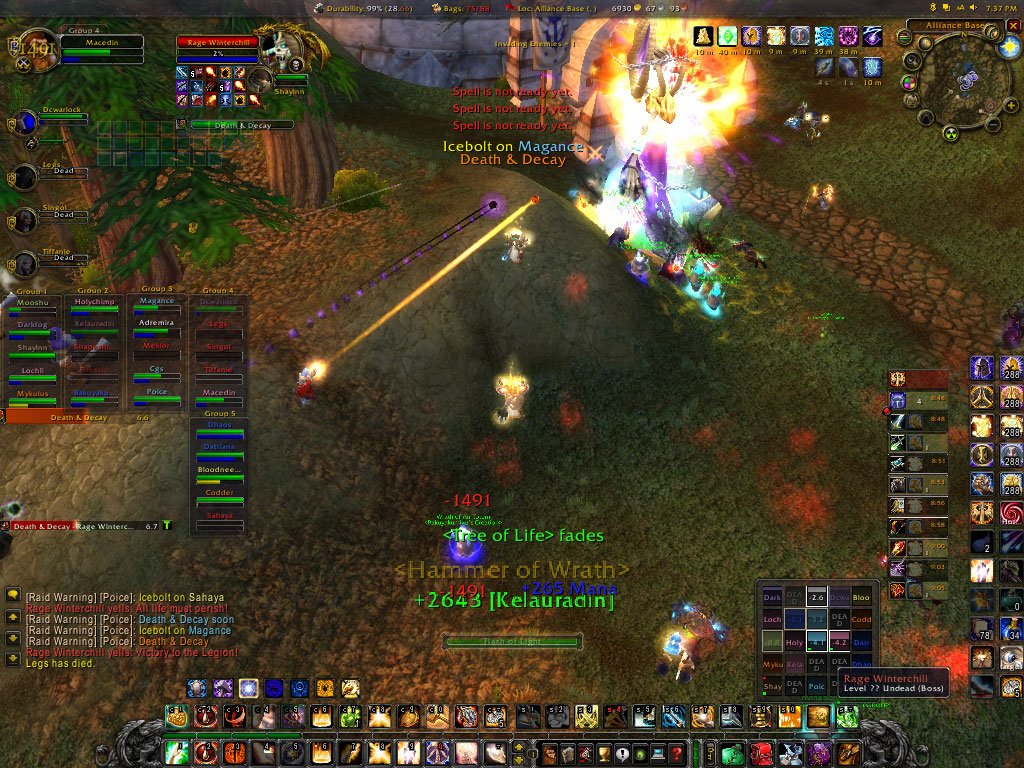1024x768 pixels.
Task: Target Mooshu in the raid frames
Action: click(x=33, y=305)
